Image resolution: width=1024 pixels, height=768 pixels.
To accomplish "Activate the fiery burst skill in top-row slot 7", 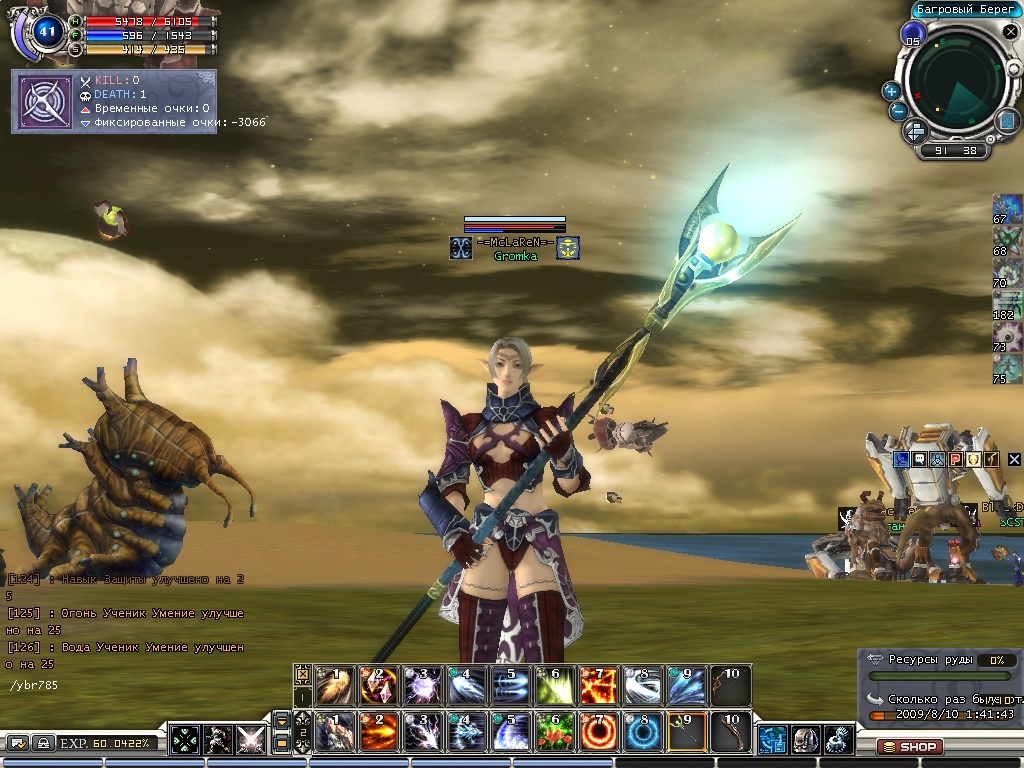I will [x=599, y=685].
